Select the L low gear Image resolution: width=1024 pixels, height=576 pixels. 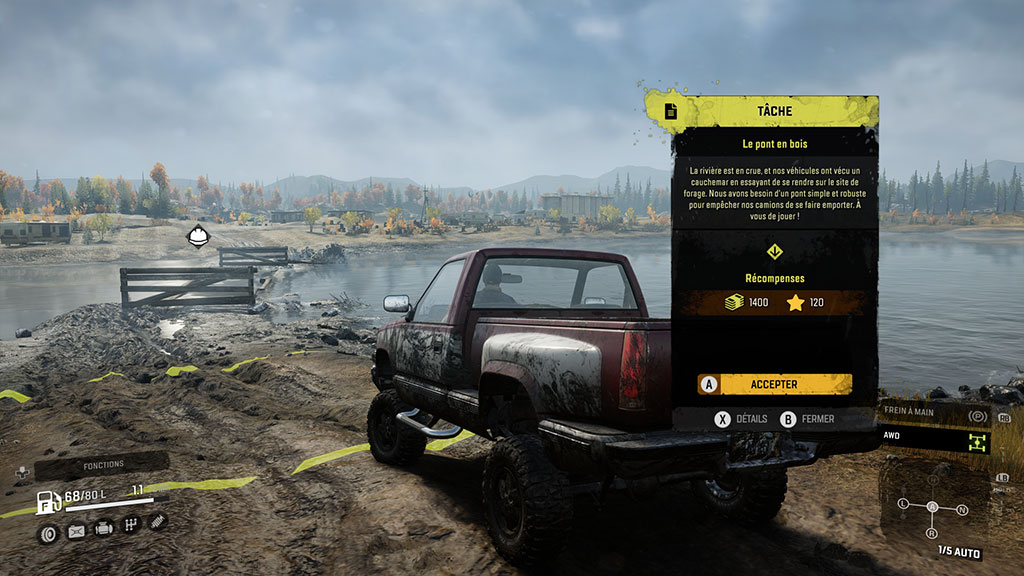pos(905,503)
